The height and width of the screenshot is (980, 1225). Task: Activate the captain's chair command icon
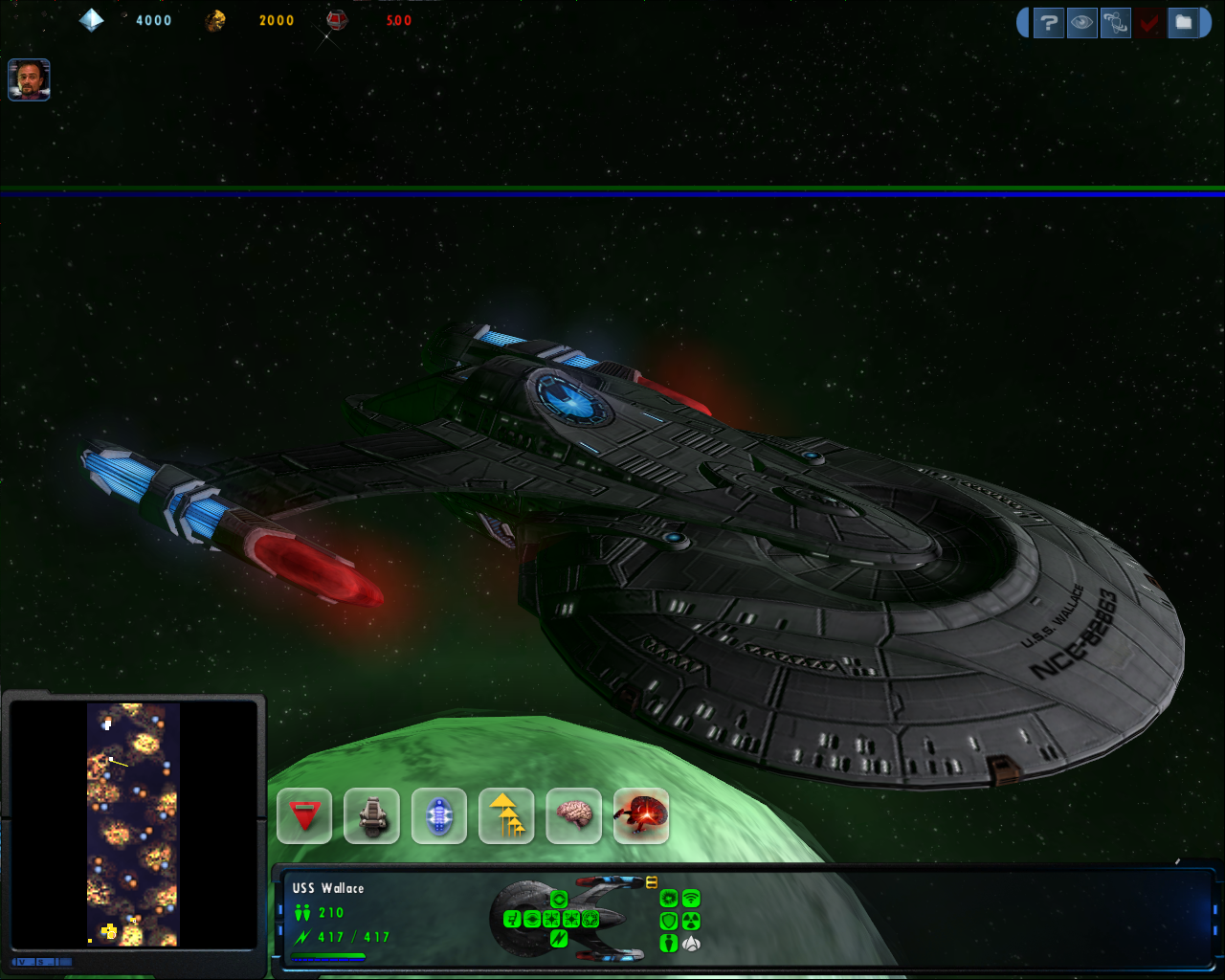(x=371, y=816)
